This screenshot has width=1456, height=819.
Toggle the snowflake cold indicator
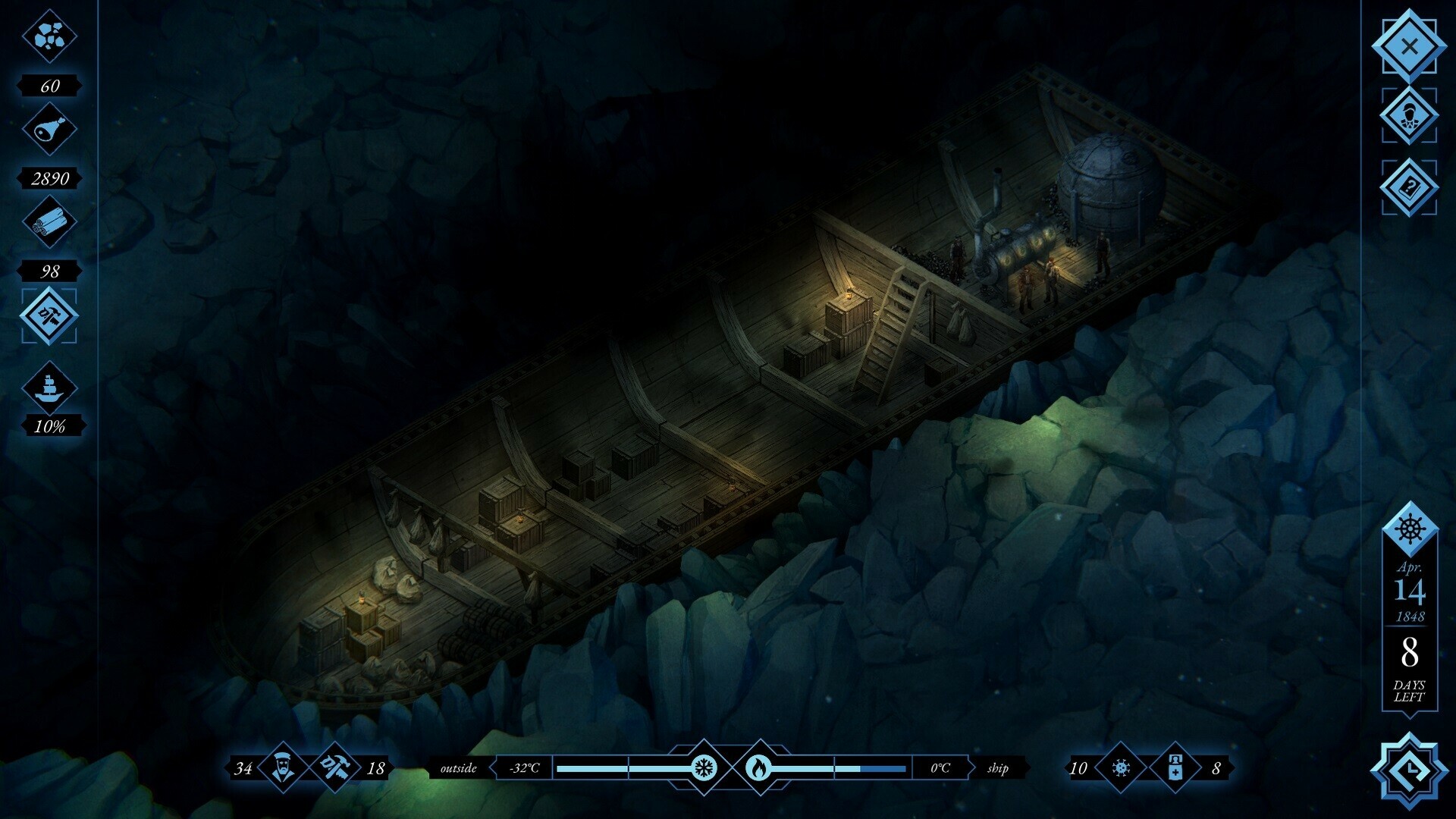pos(705,768)
